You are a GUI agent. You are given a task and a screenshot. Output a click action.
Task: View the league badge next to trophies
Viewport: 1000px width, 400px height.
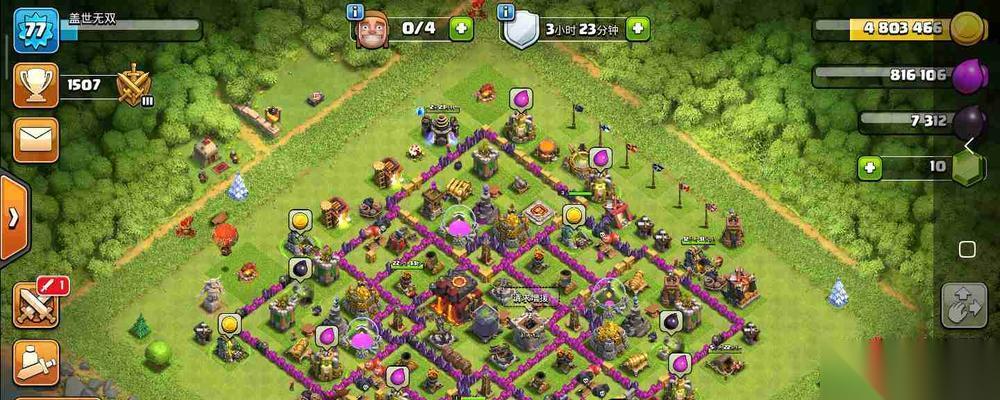(x=133, y=85)
